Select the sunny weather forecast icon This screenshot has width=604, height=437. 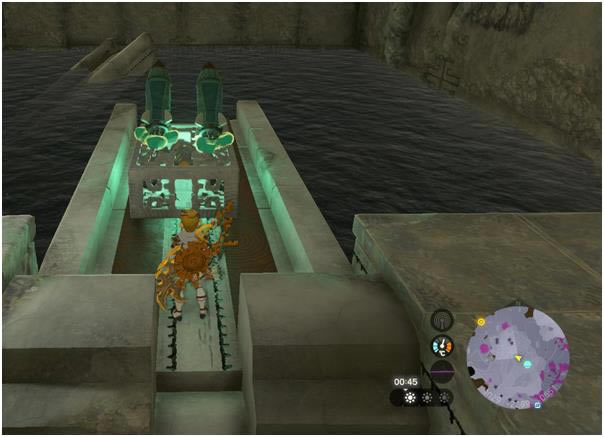pyautogui.click(x=408, y=396)
